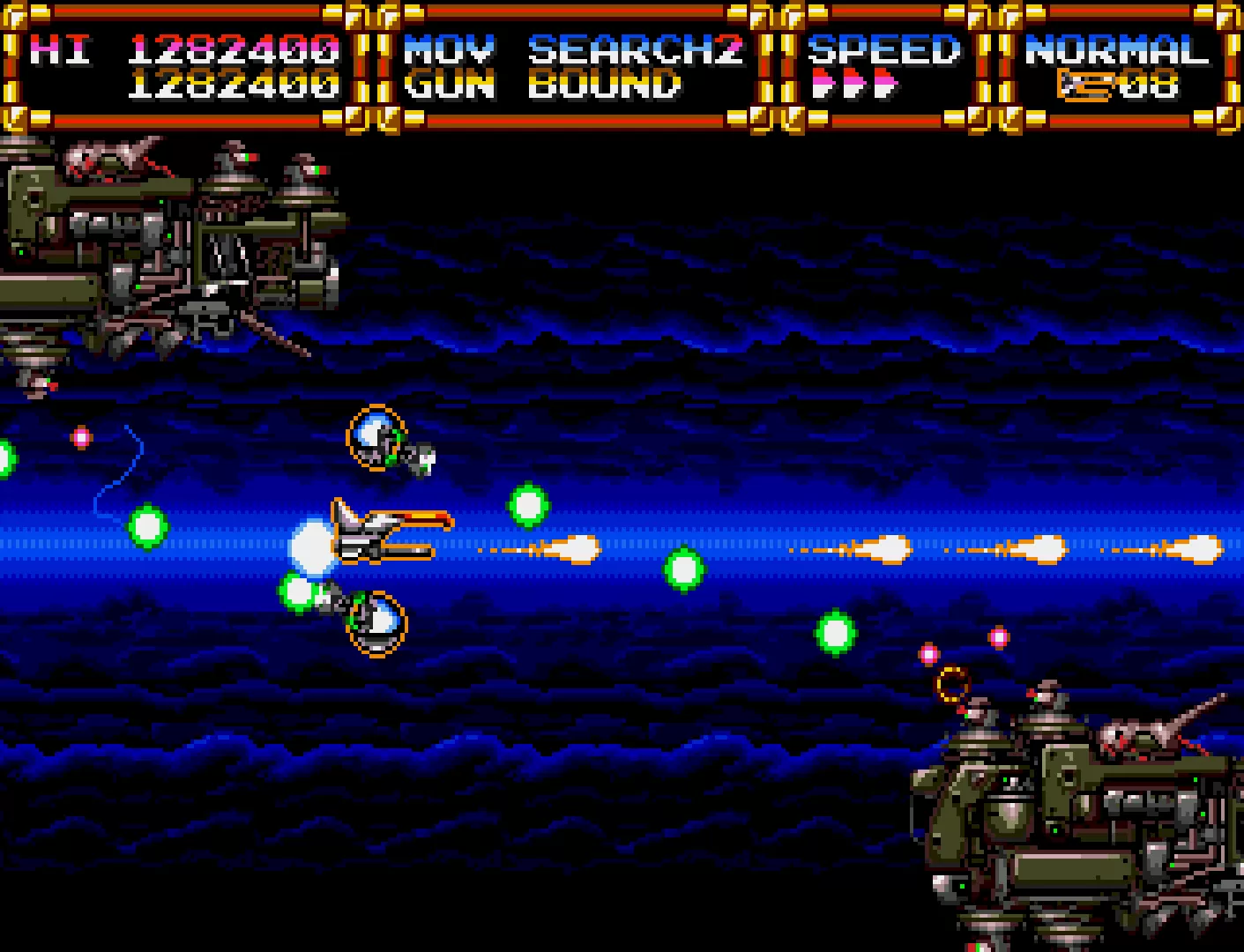Click the small ship lives icon in HUD
Image resolution: width=1244 pixels, height=952 pixels.
1085,85
